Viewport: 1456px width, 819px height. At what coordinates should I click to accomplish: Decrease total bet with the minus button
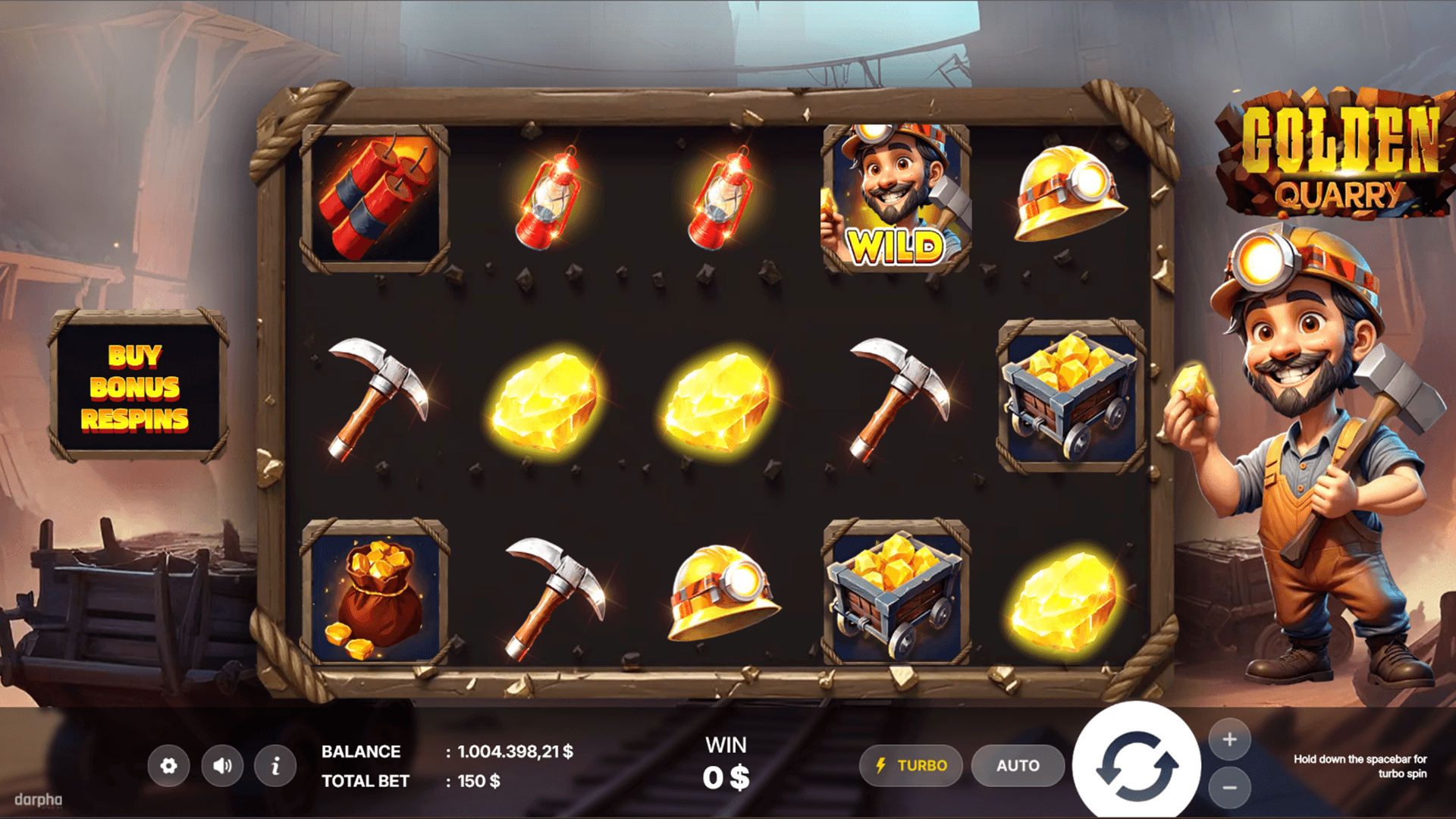1229,788
